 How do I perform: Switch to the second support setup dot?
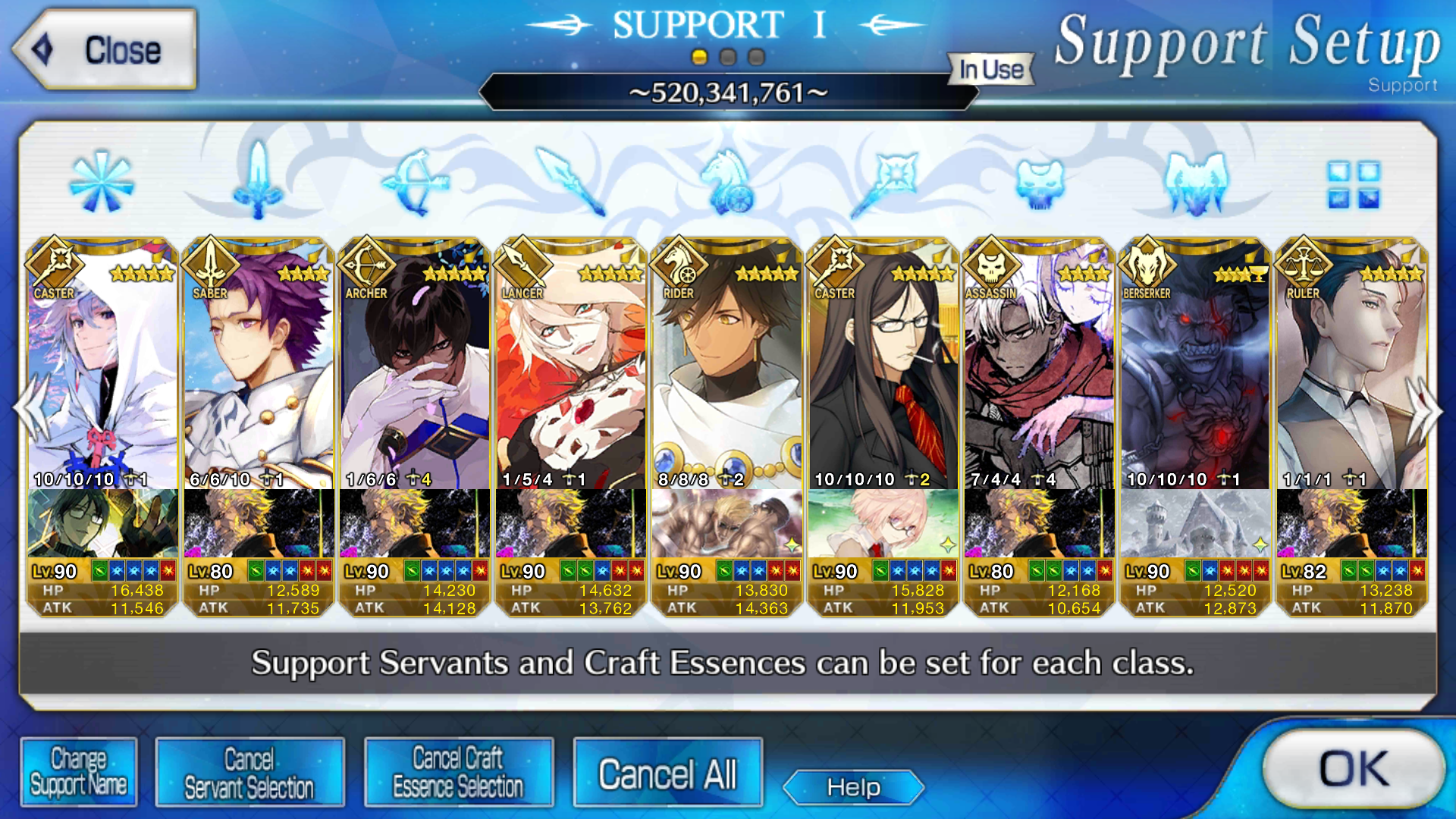(728, 57)
